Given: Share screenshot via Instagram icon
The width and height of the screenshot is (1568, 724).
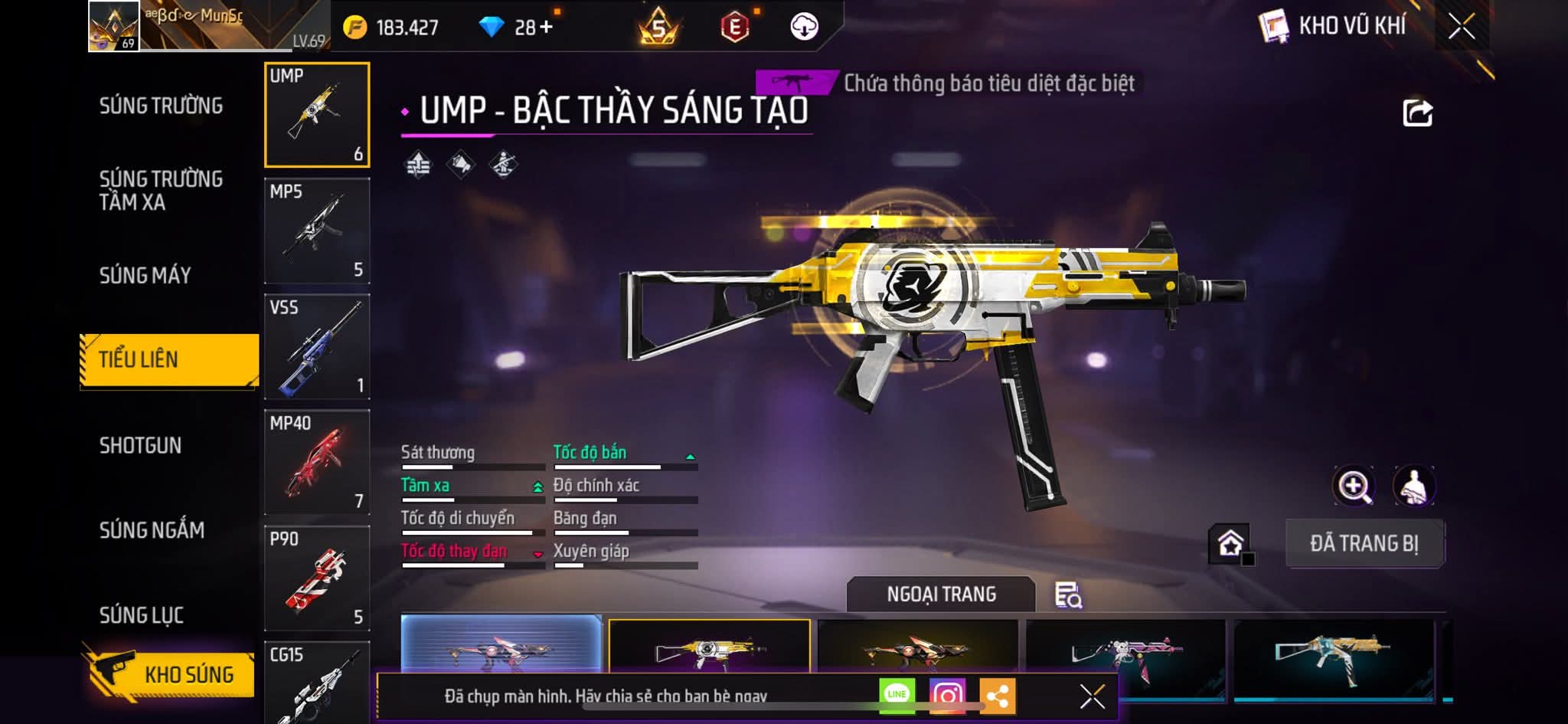Looking at the screenshot, I should click(946, 695).
